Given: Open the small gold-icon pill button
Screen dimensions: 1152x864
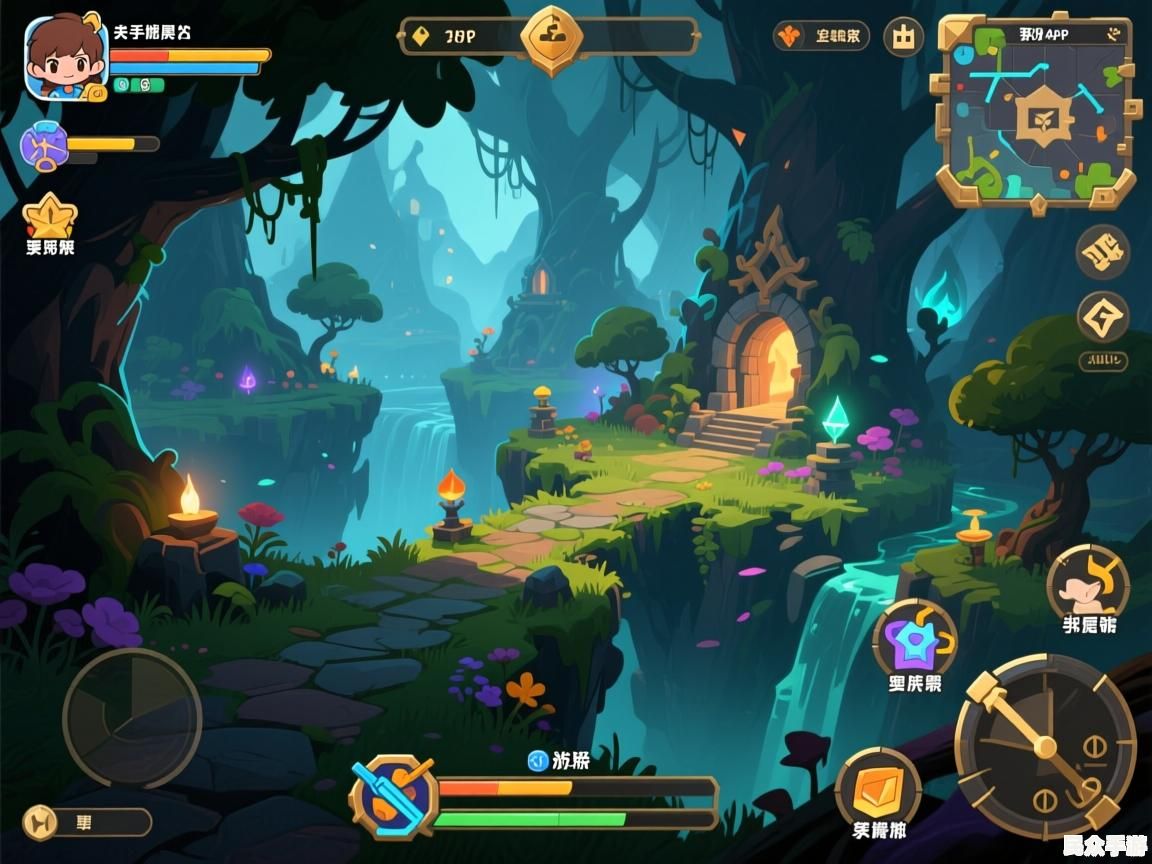Looking at the screenshot, I should pos(87,822).
